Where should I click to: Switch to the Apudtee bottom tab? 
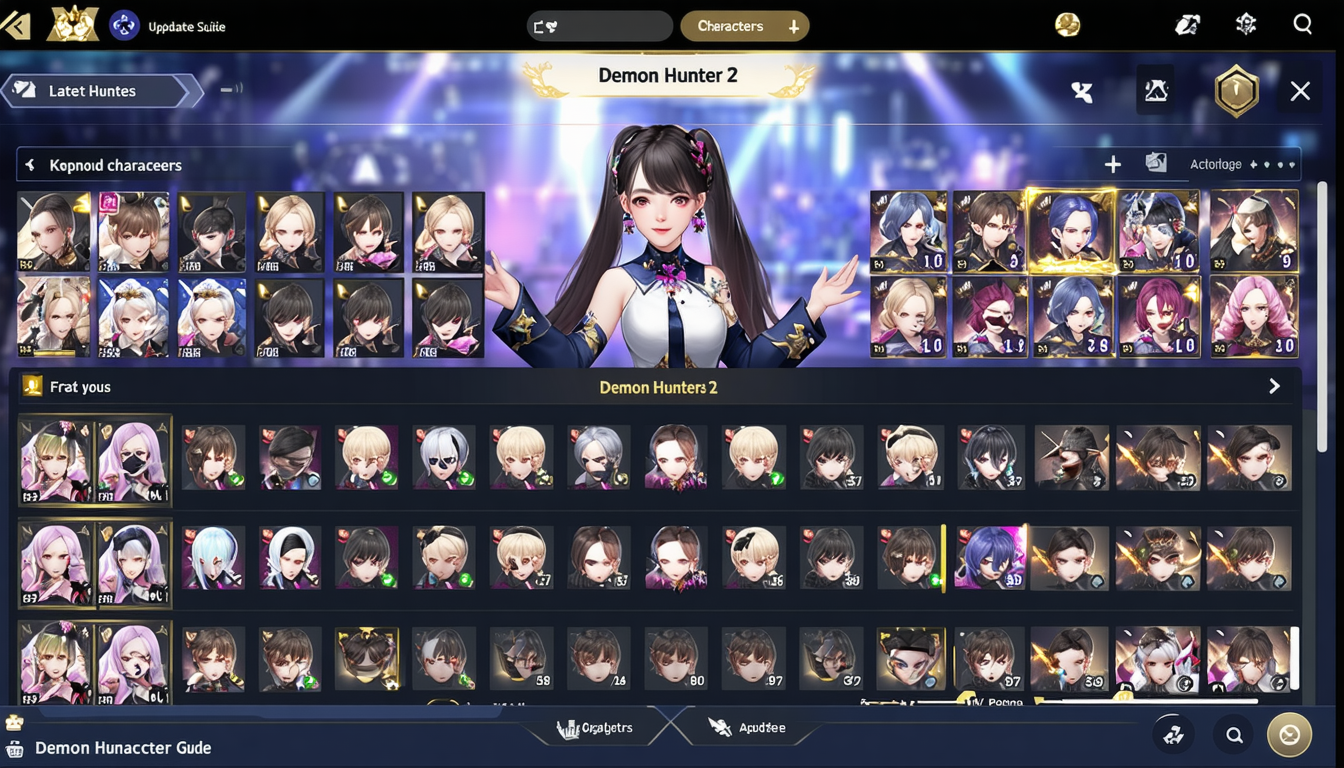click(x=748, y=728)
